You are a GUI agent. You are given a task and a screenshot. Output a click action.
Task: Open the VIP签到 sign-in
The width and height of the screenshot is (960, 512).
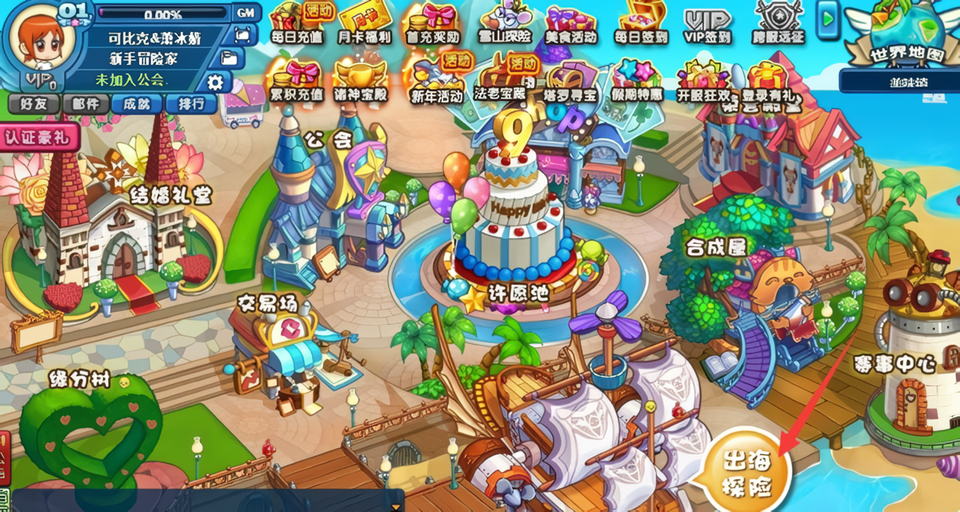(707, 24)
